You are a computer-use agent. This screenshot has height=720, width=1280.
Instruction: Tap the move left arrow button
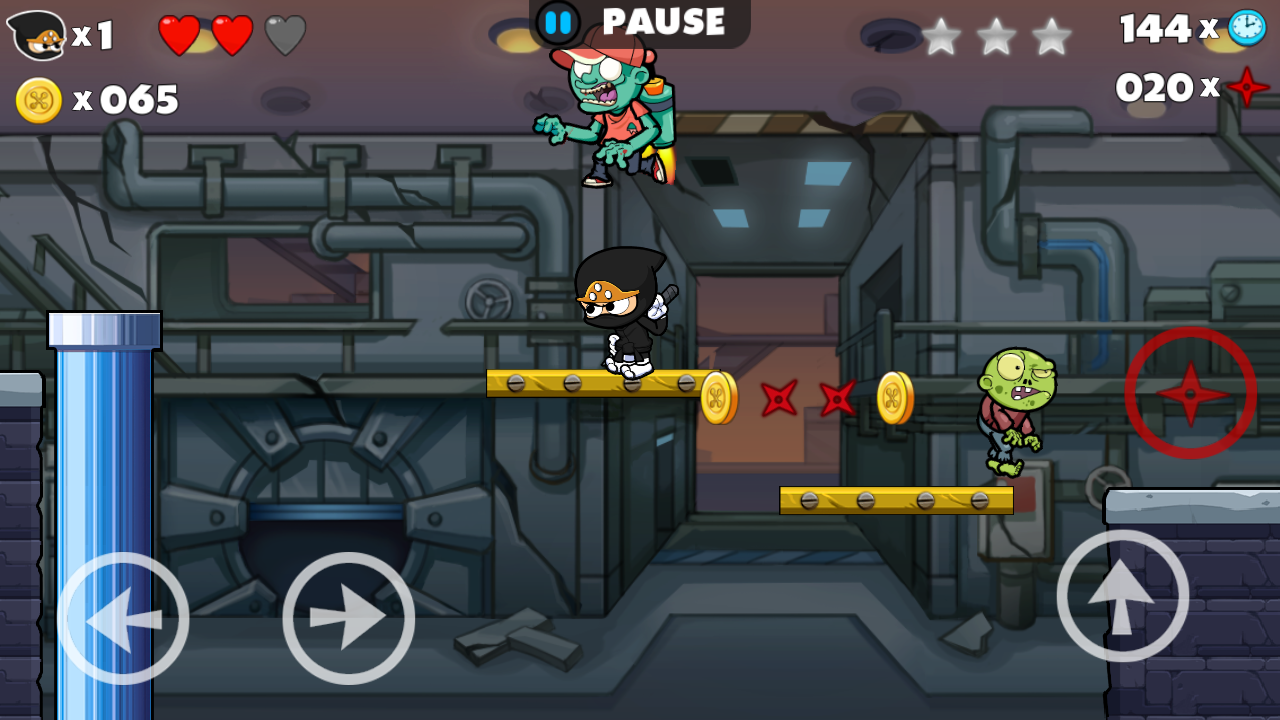pyautogui.click(x=123, y=618)
